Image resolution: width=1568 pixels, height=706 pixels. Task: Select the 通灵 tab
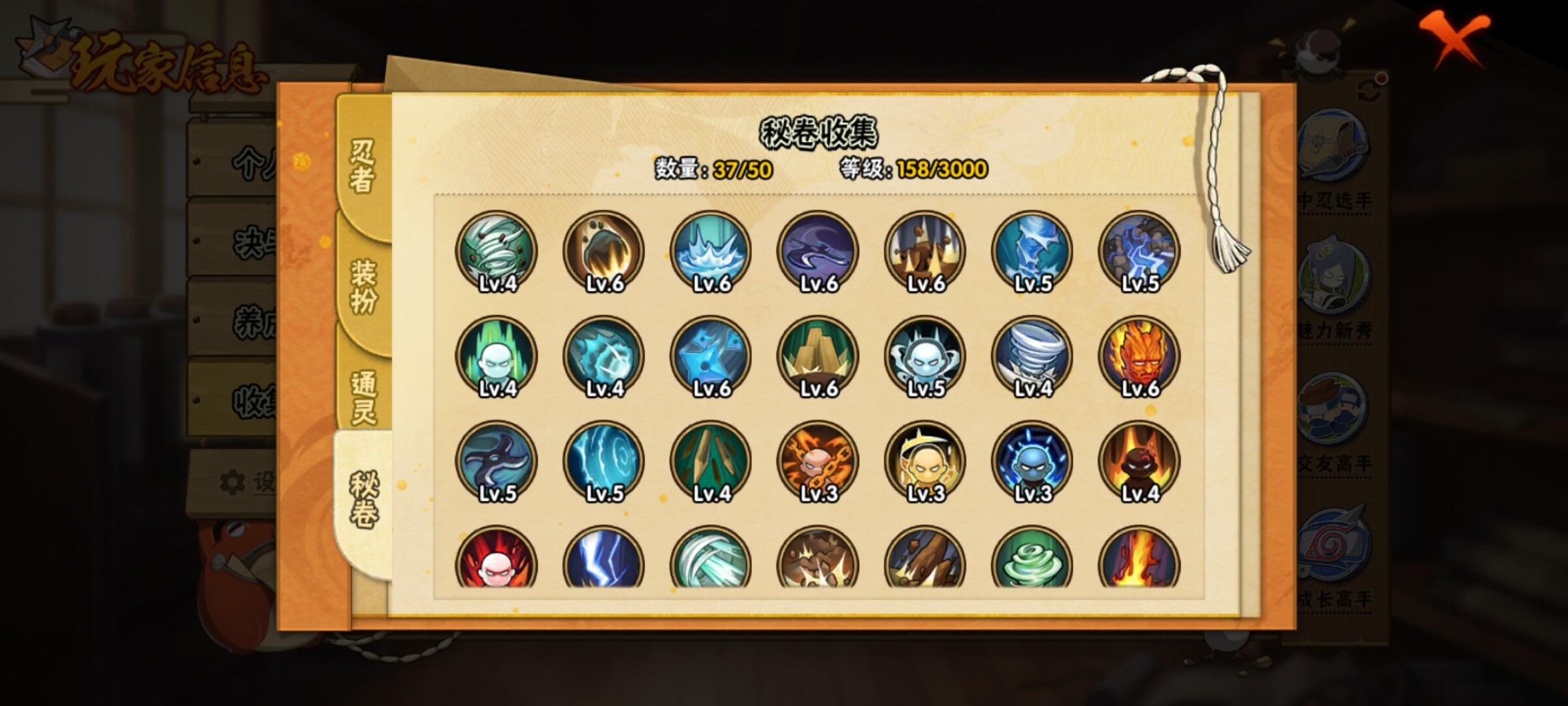point(363,397)
